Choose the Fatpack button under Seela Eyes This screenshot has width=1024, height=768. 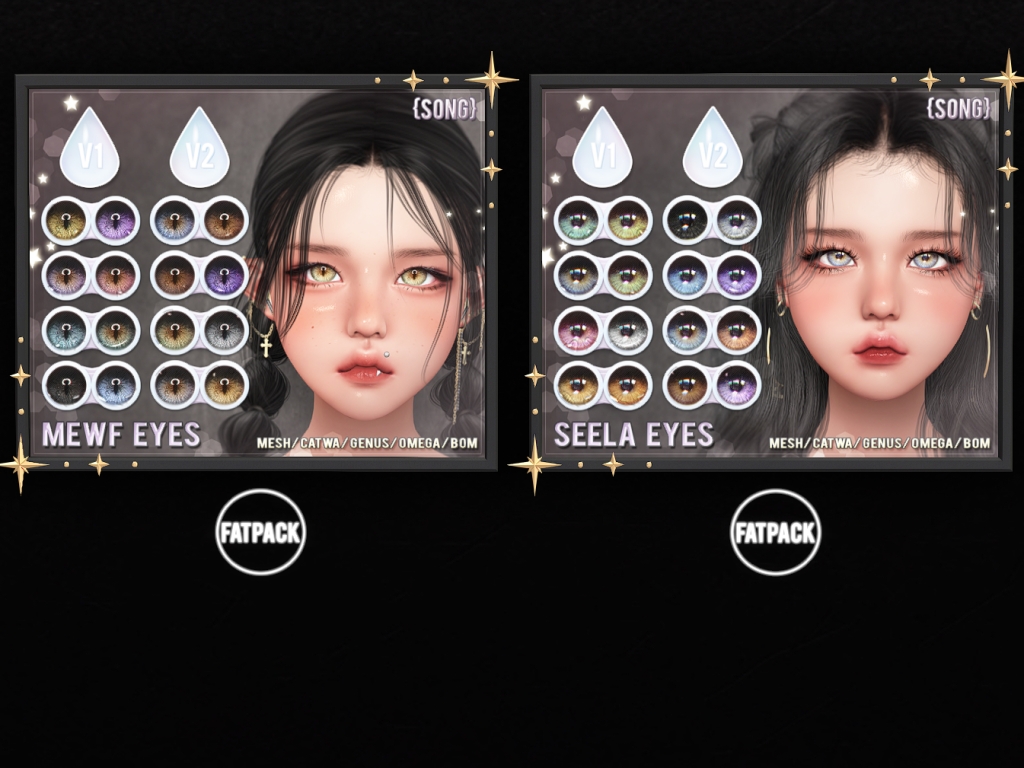click(x=775, y=532)
